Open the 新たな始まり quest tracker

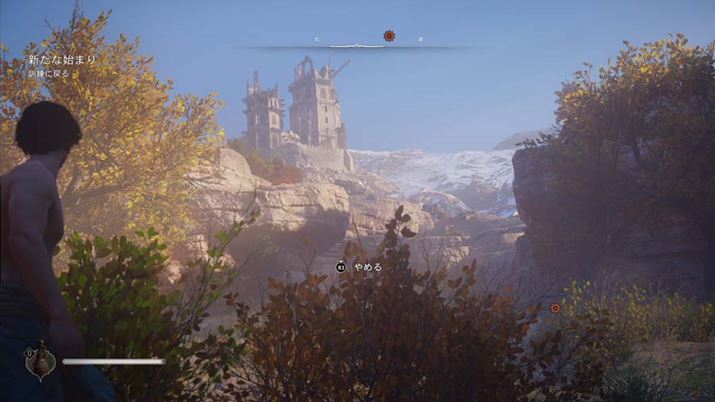click(x=62, y=60)
